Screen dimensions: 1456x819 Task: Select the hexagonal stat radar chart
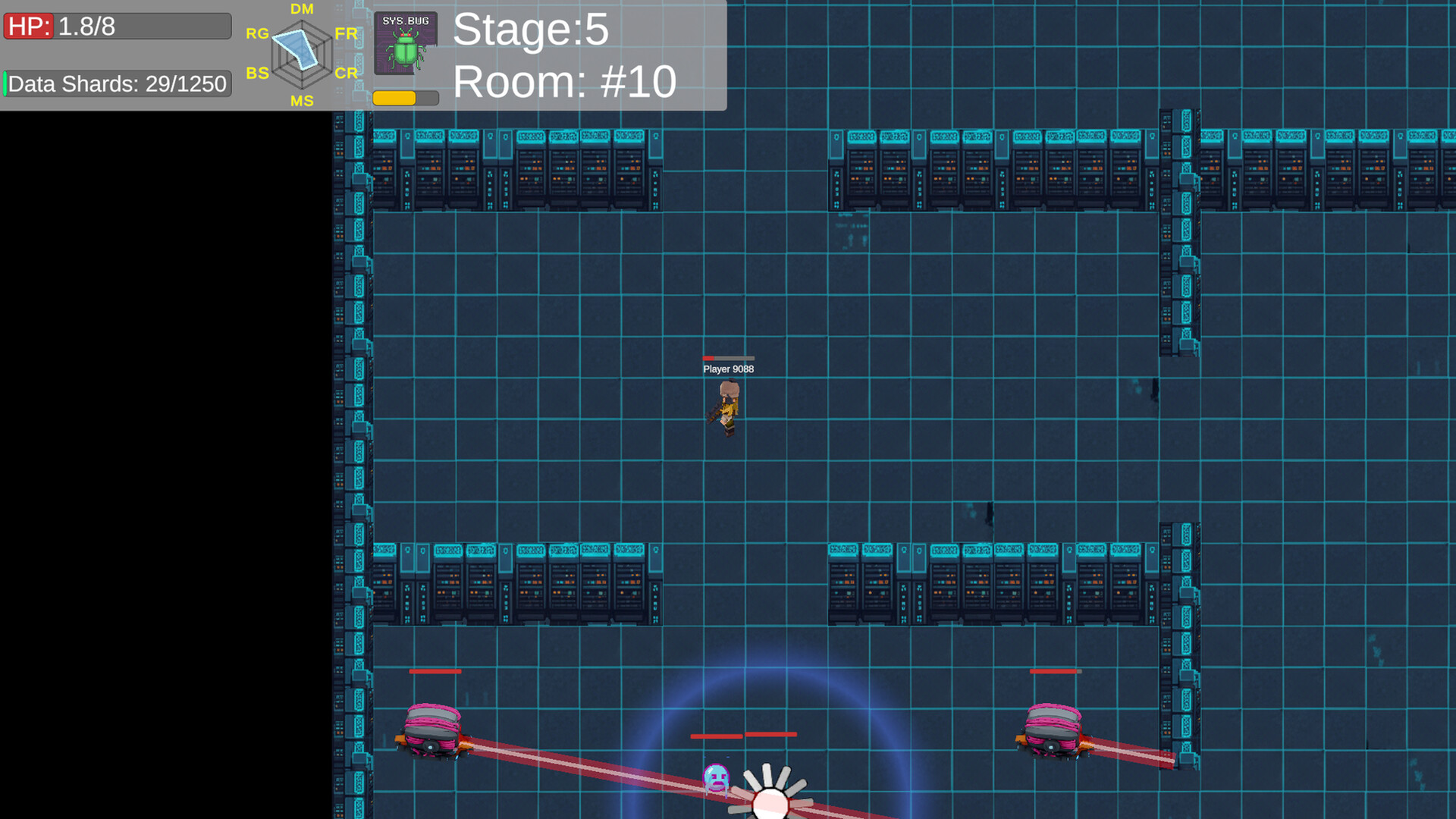pos(302,55)
